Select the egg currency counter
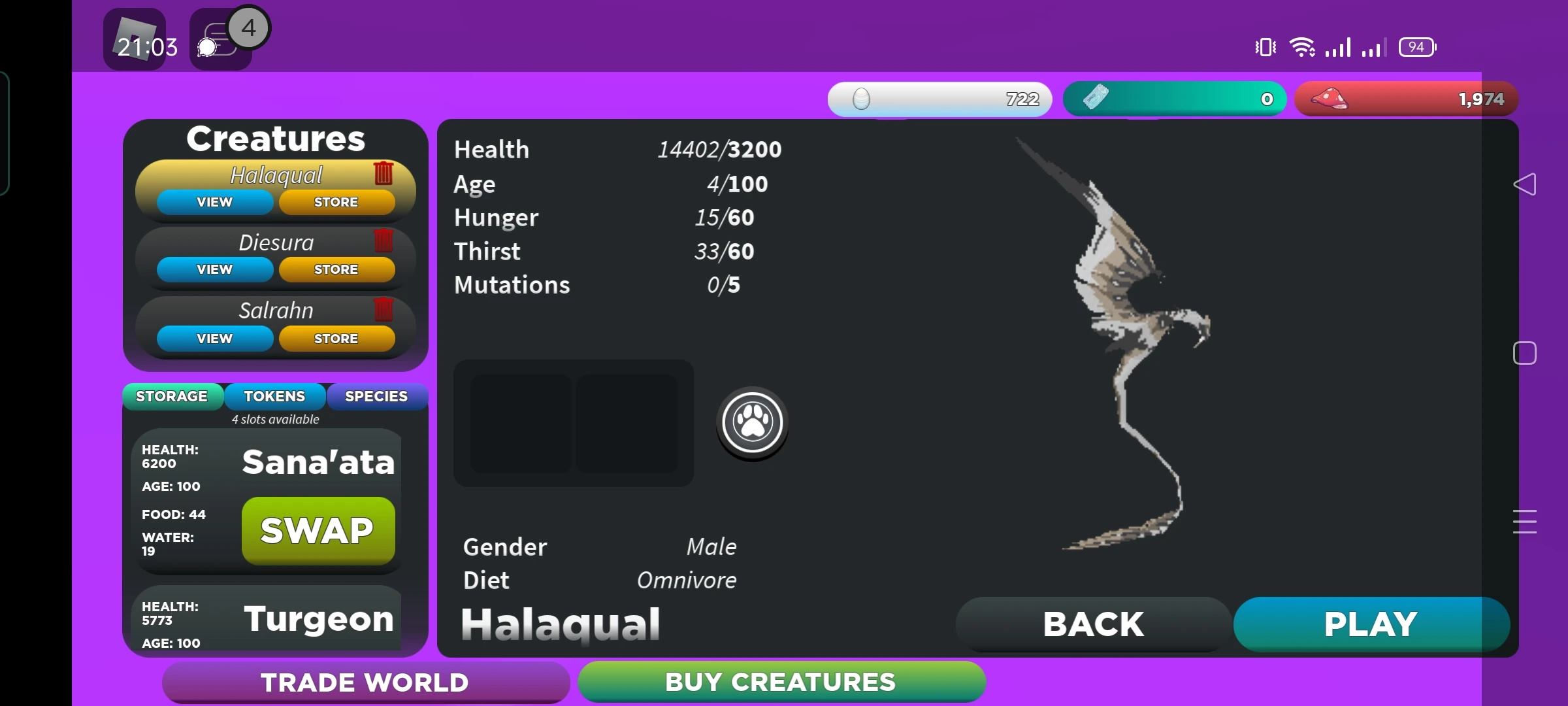This screenshot has height=706, width=1568. tap(939, 99)
